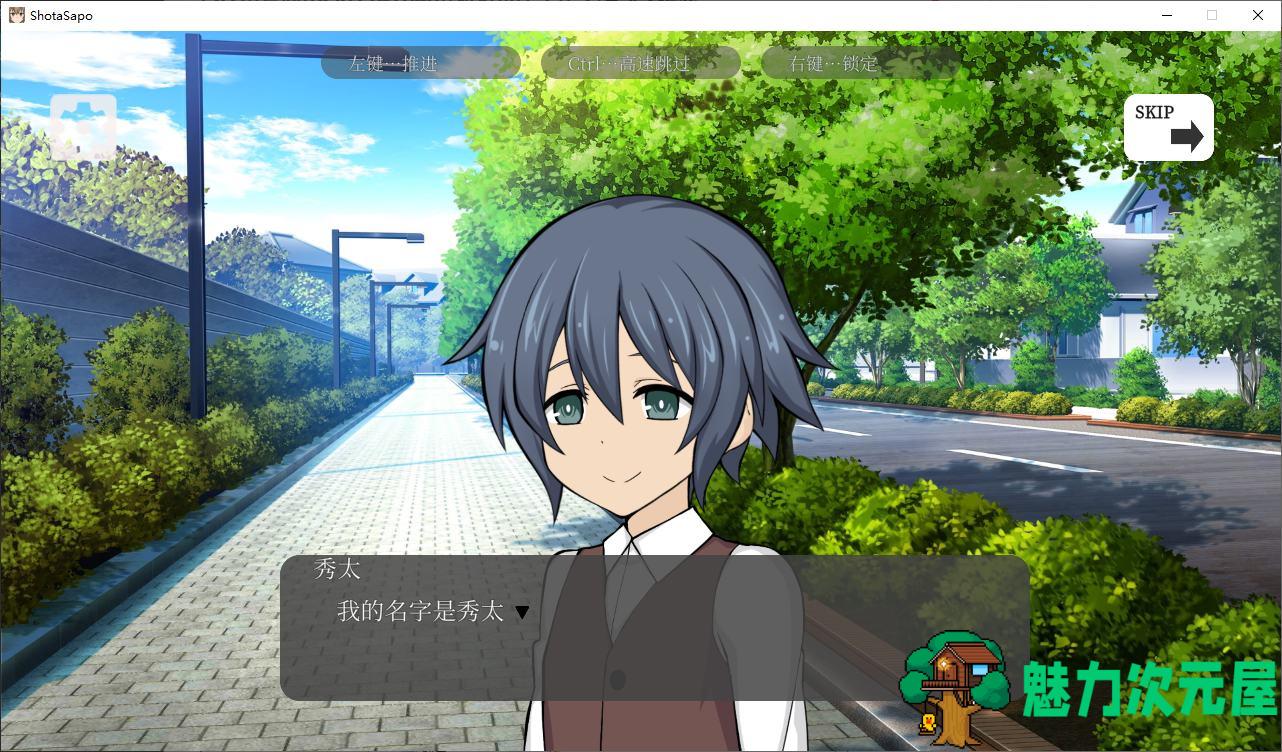This screenshot has height=752, width=1282.
Task: Click the SKIP arrow button
Action: click(x=1168, y=127)
